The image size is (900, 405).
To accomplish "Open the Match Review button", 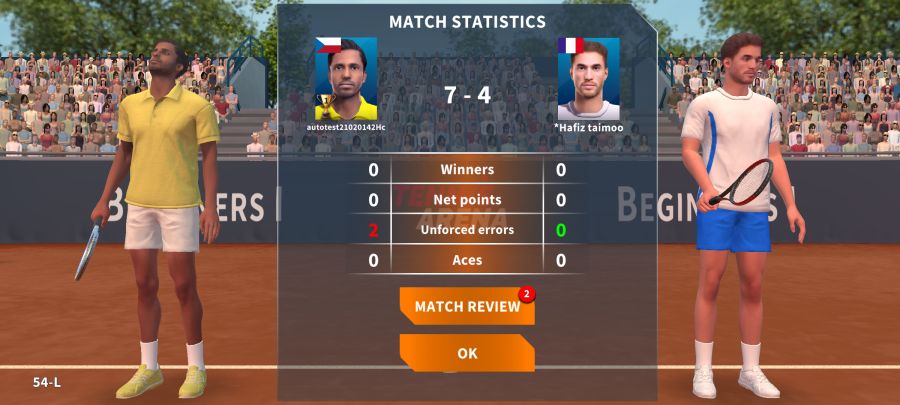I will 467,306.
